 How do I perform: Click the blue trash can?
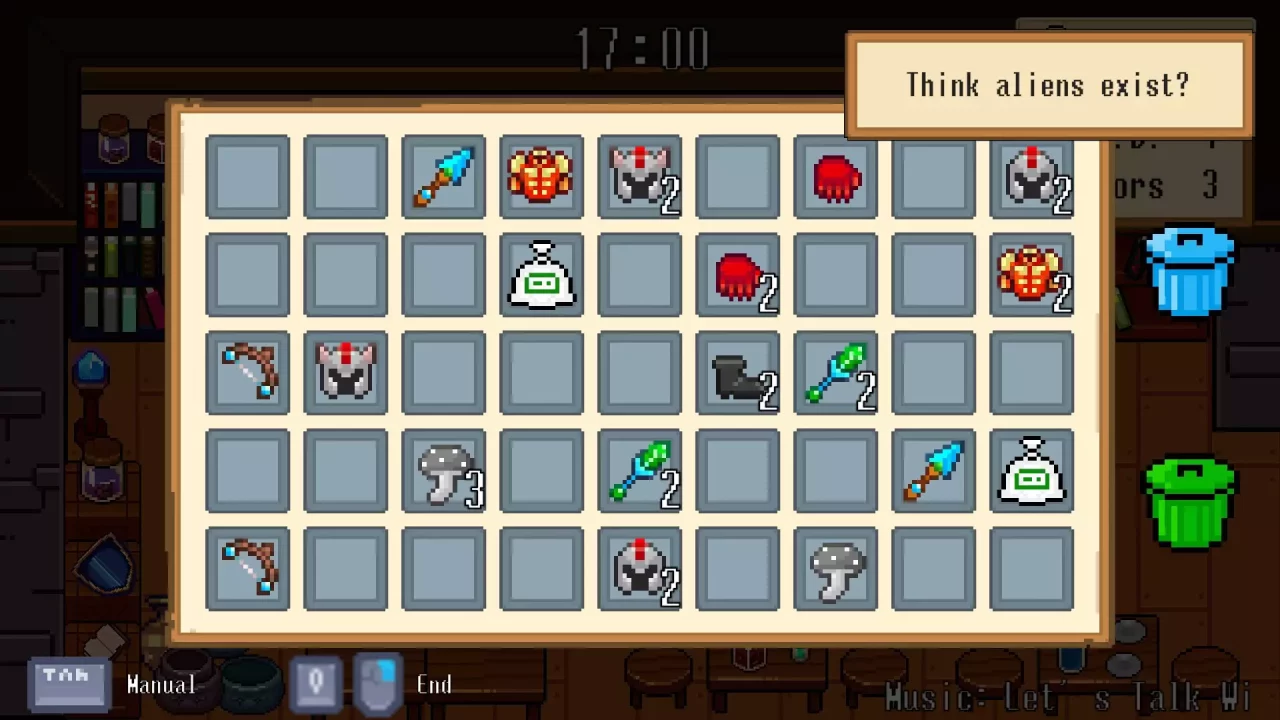pos(1189,270)
